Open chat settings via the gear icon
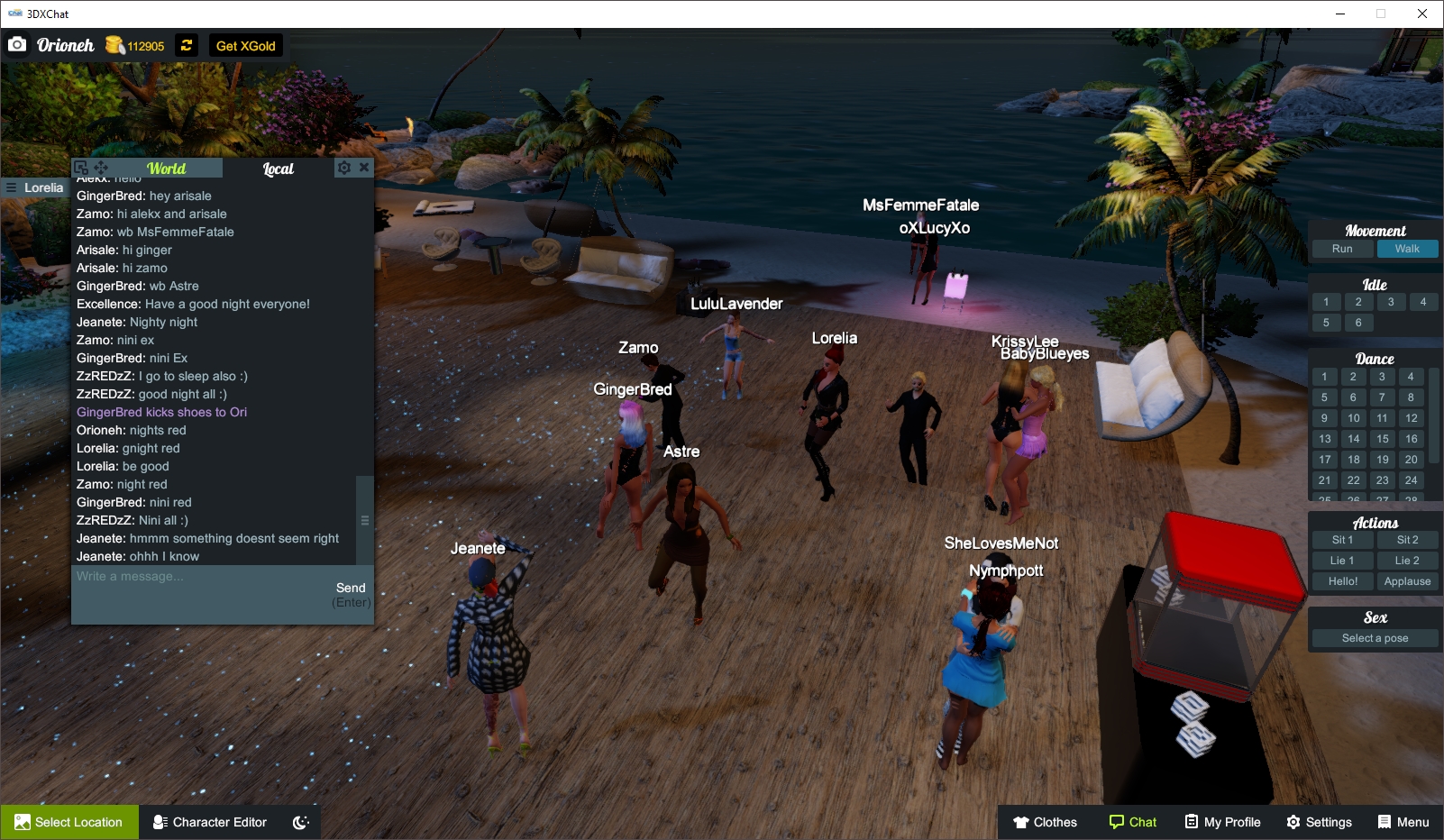Viewport: 1444px width, 840px height. coord(343,167)
